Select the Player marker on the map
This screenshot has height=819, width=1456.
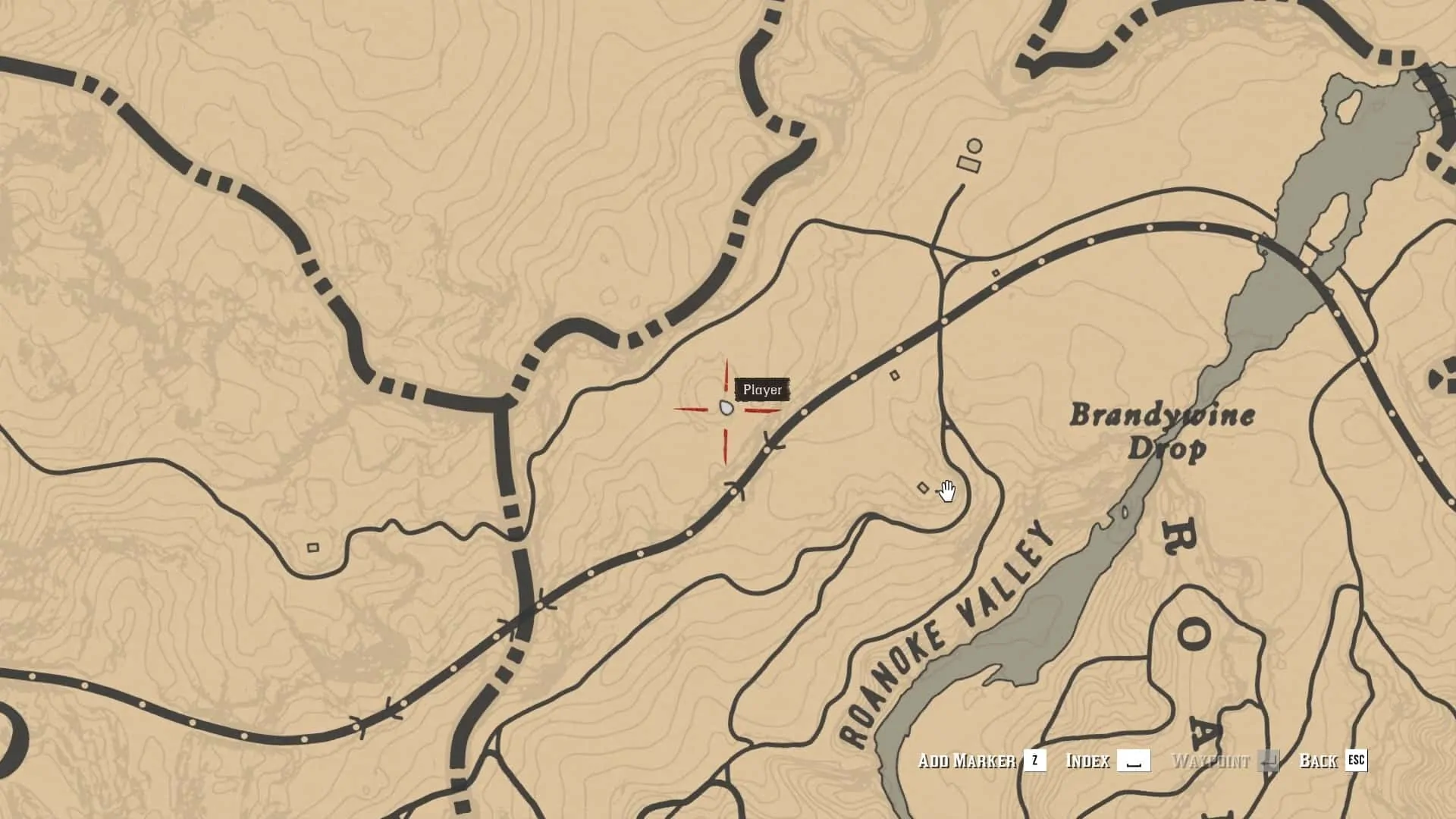726,409
